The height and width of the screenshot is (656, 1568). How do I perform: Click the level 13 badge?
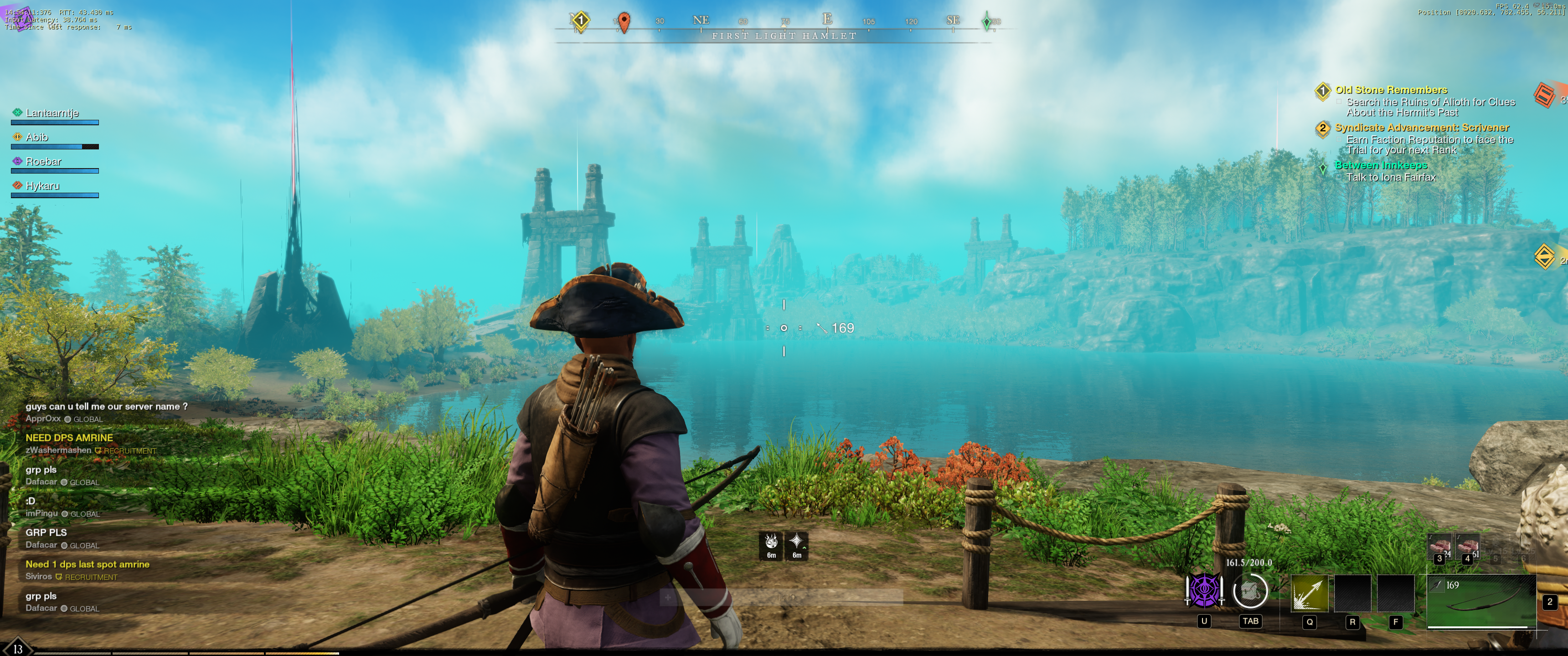(x=18, y=649)
